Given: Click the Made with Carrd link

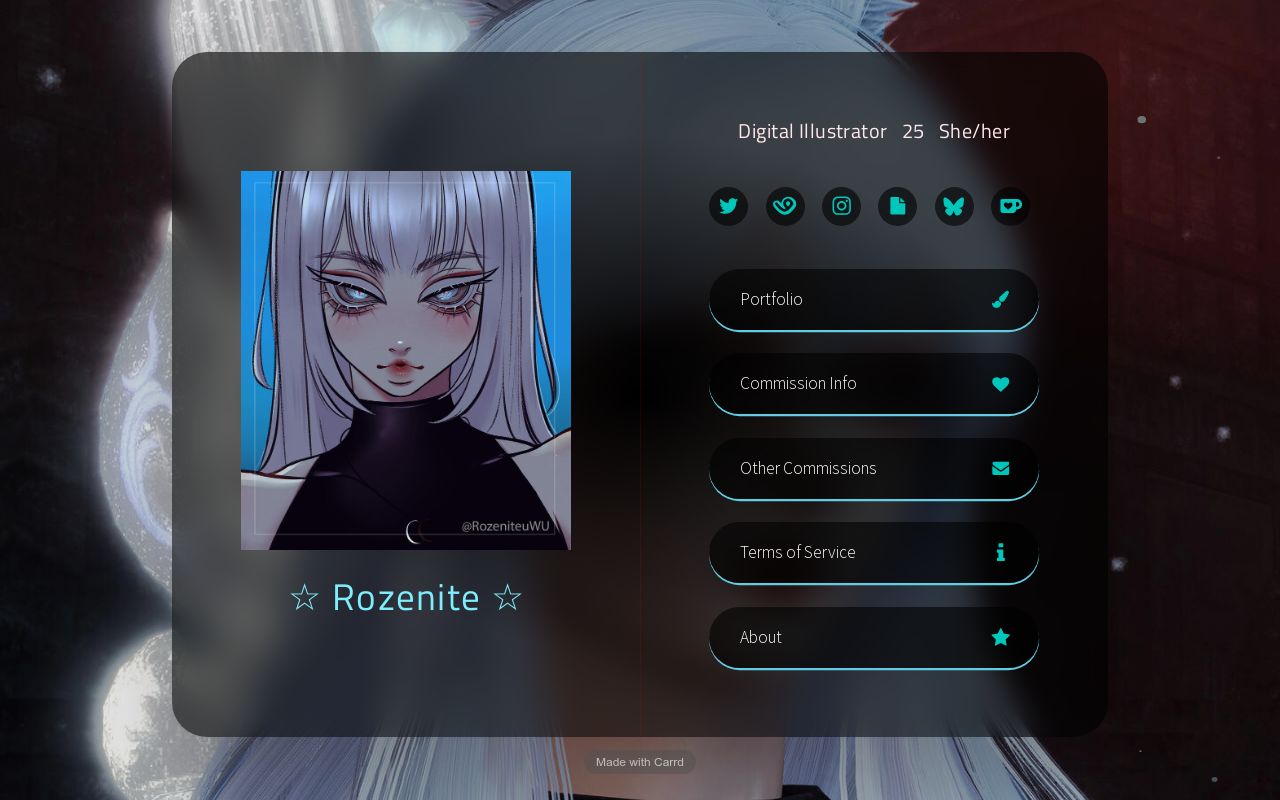Looking at the screenshot, I should click(x=640, y=762).
